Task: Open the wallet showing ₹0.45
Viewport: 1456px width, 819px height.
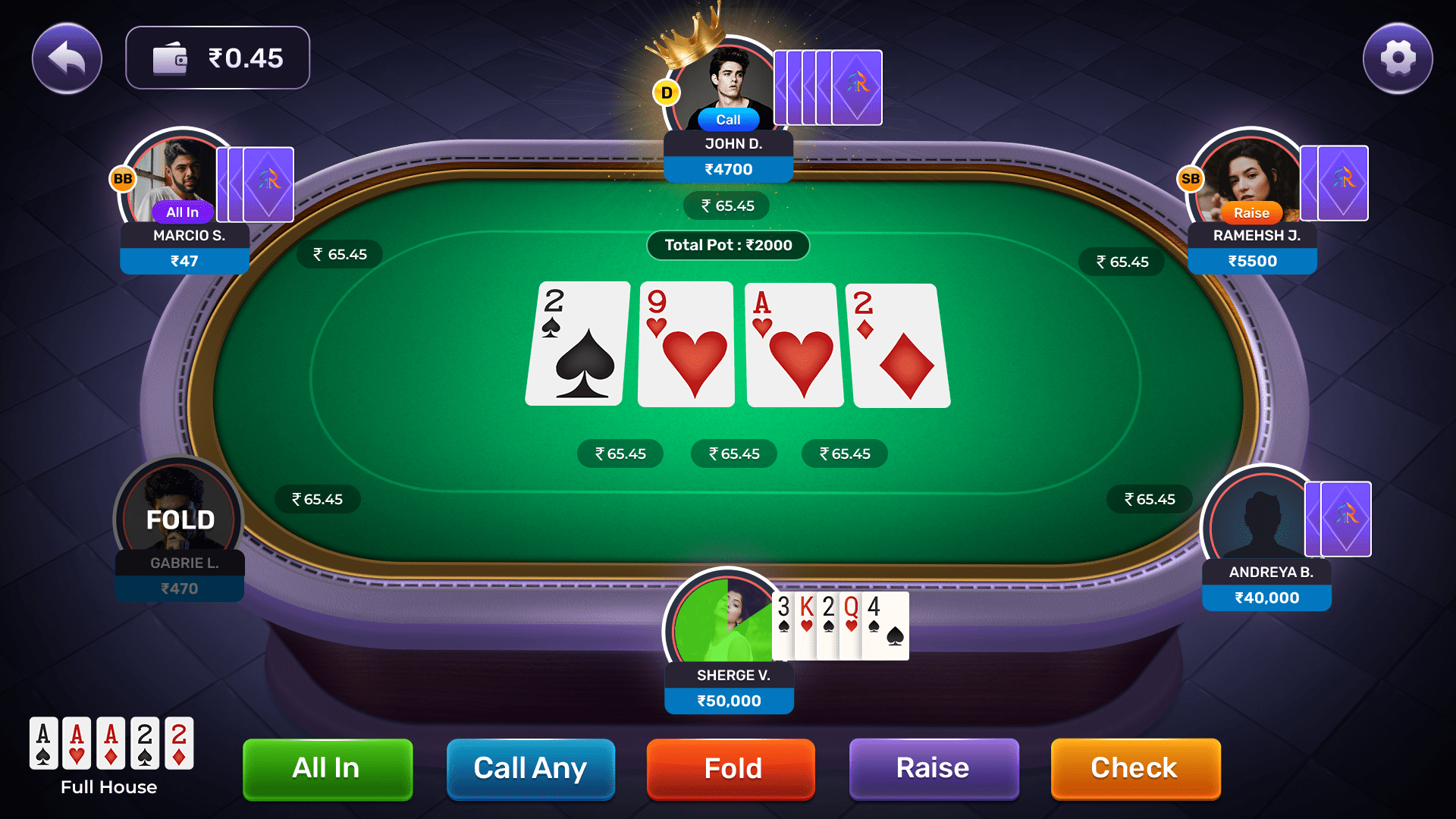Action: click(217, 57)
